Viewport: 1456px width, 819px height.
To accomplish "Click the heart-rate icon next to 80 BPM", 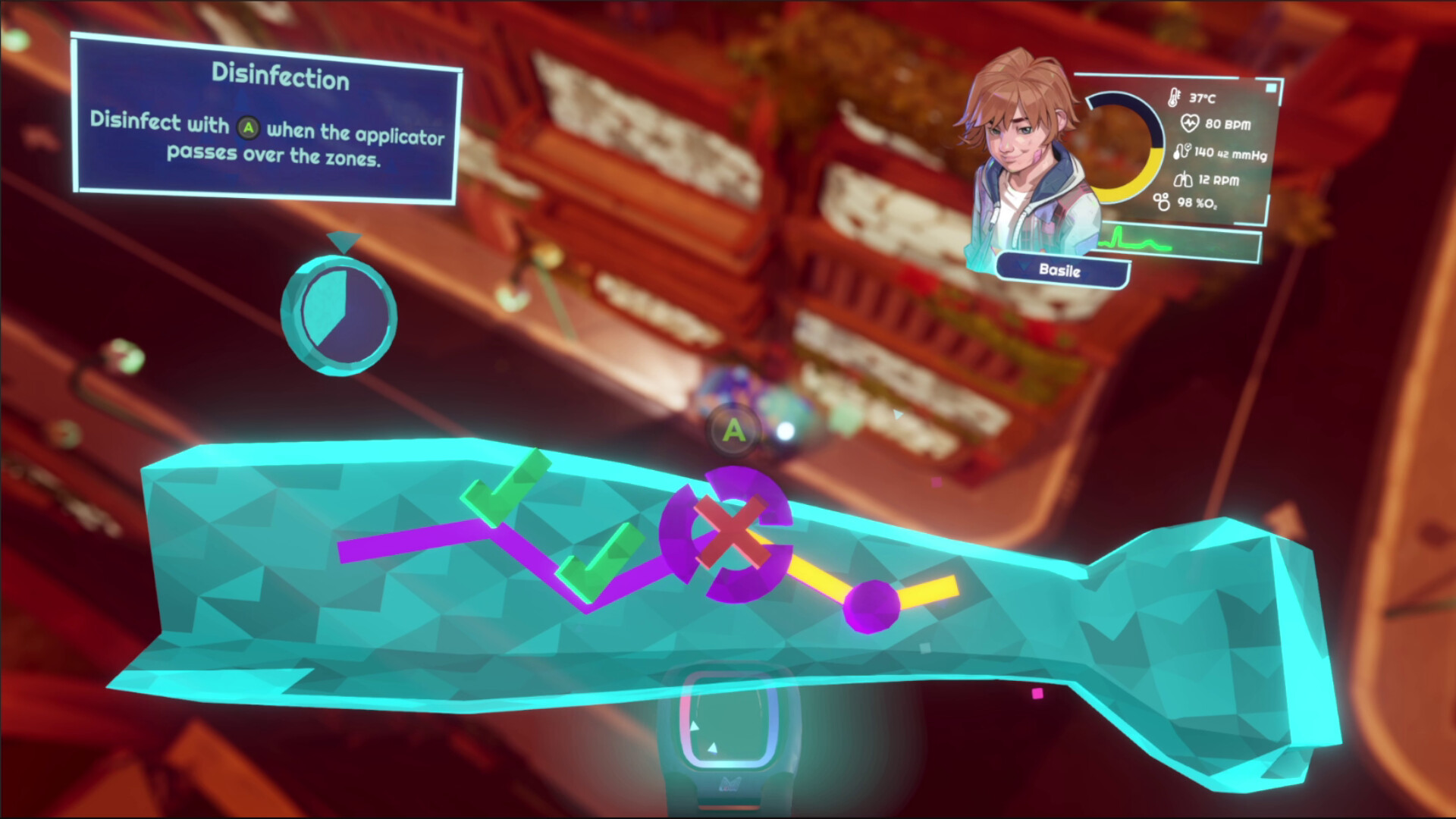I will (x=1190, y=122).
